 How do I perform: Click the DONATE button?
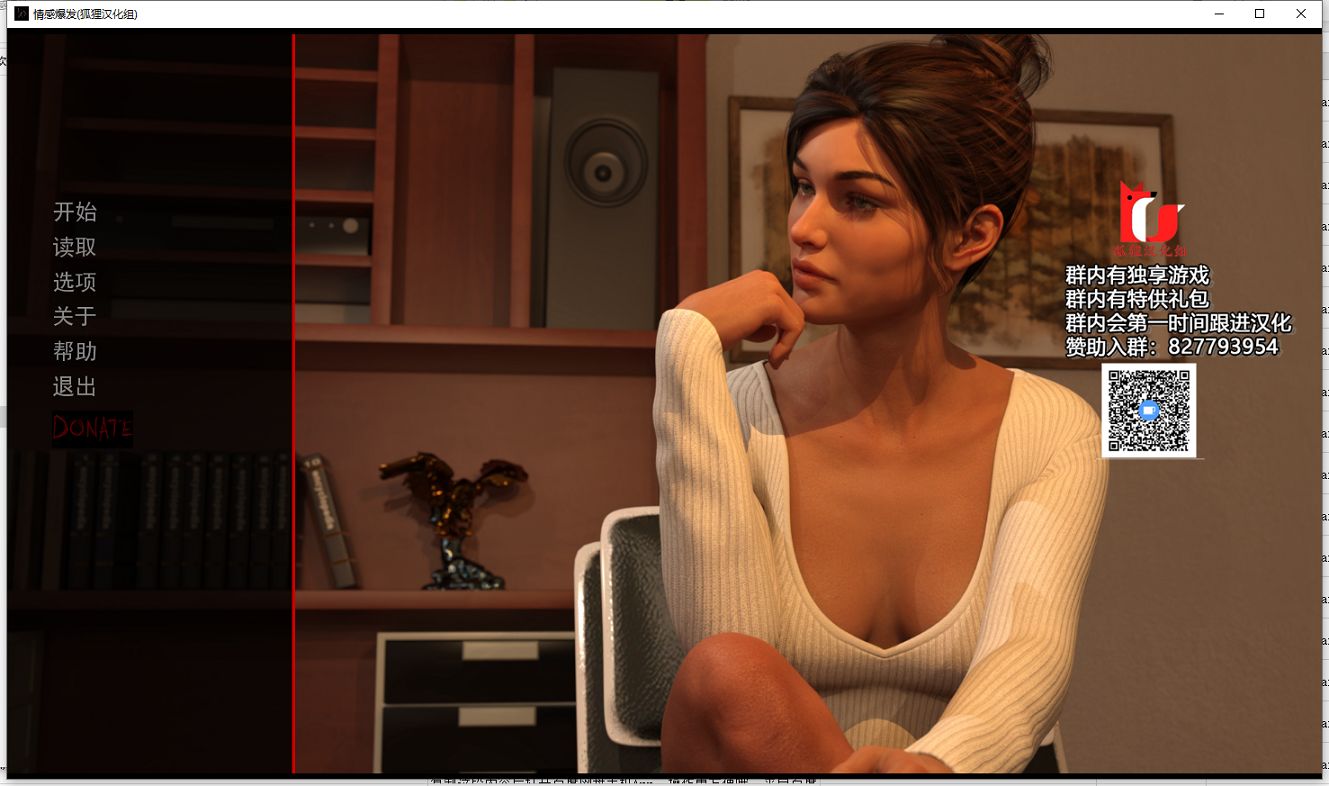(x=92, y=429)
